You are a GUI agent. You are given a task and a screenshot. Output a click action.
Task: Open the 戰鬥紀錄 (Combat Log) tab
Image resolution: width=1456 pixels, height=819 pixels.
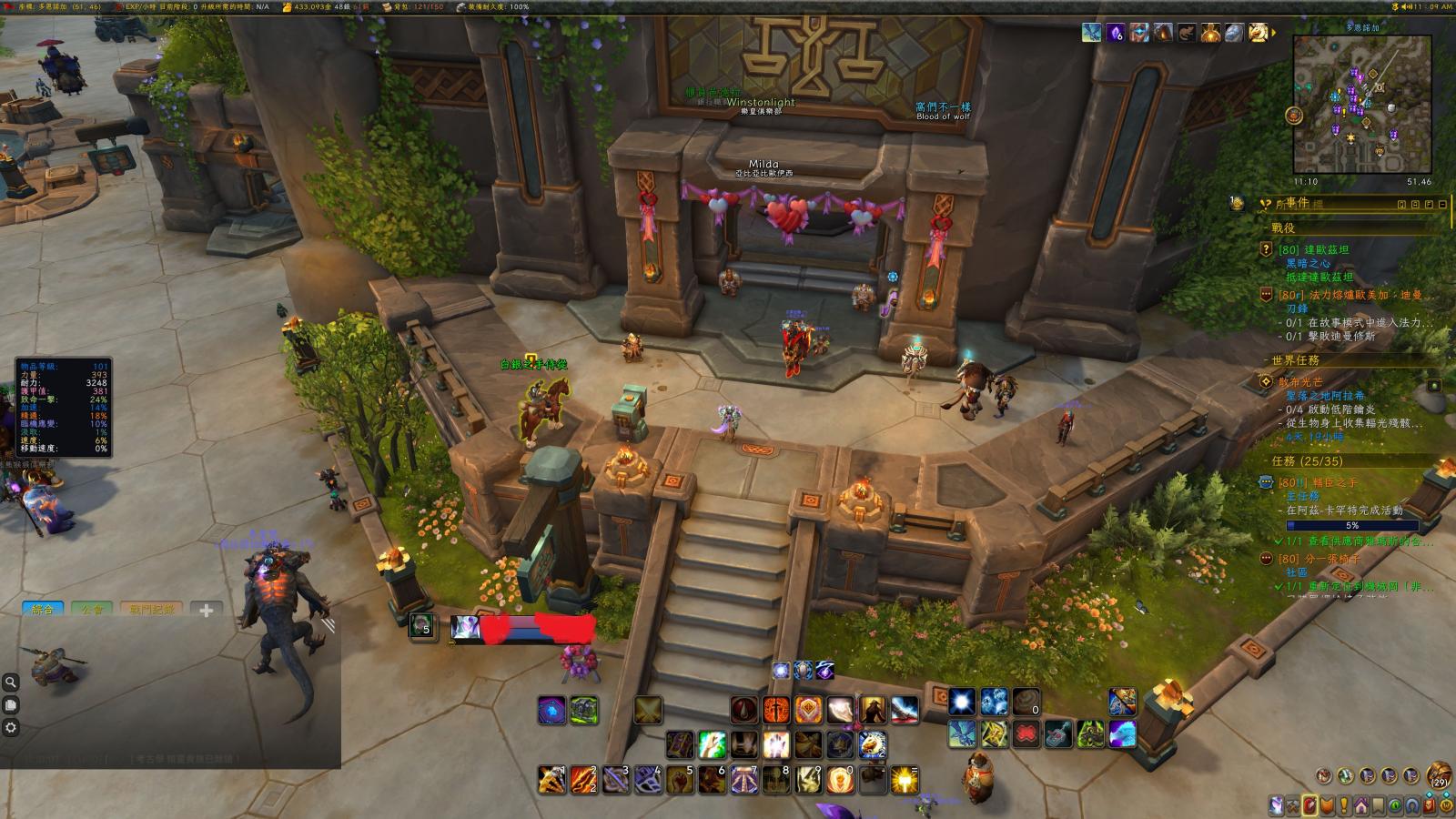(x=150, y=610)
